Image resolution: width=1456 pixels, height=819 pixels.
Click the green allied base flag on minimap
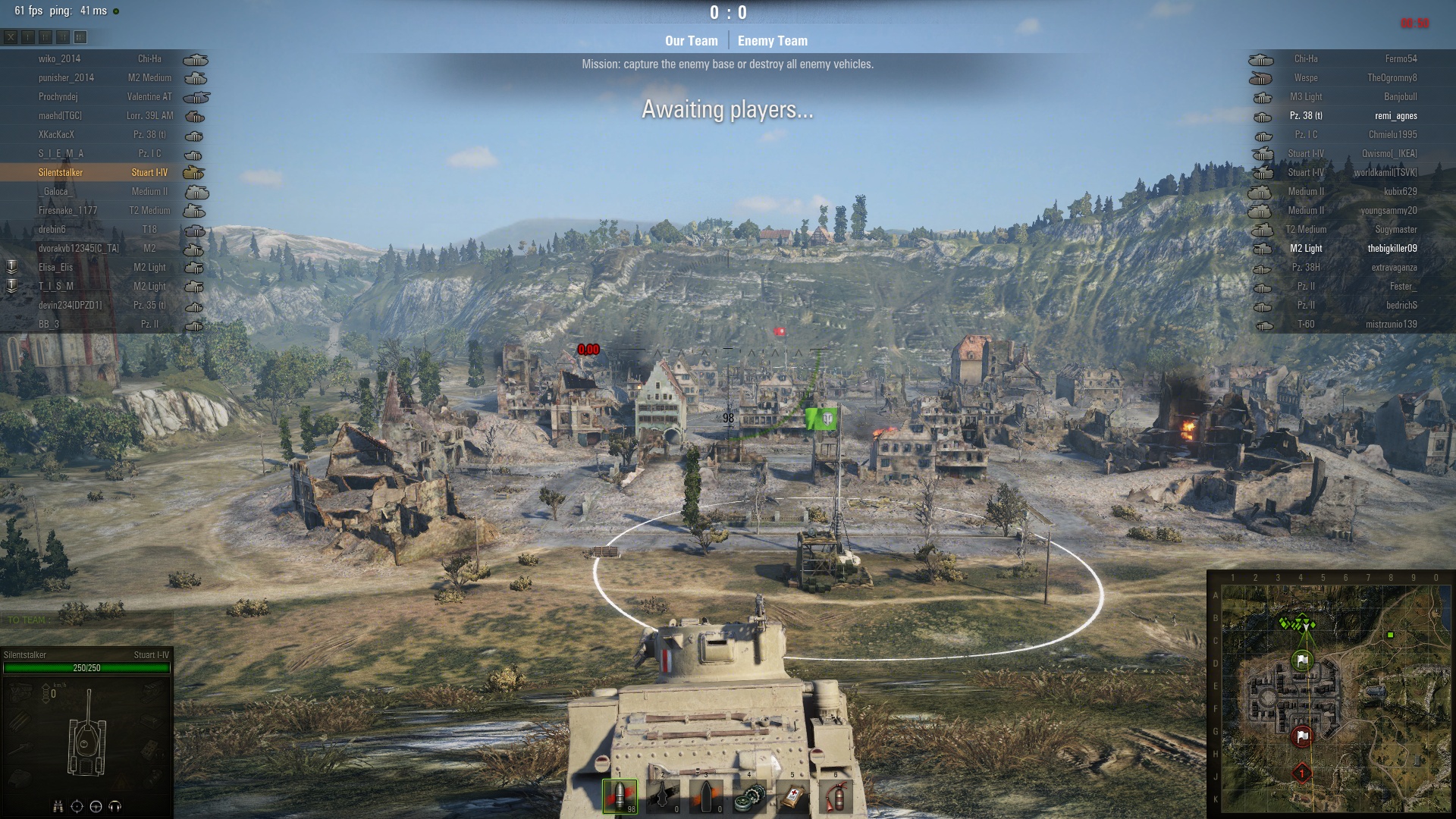pyautogui.click(x=1302, y=660)
